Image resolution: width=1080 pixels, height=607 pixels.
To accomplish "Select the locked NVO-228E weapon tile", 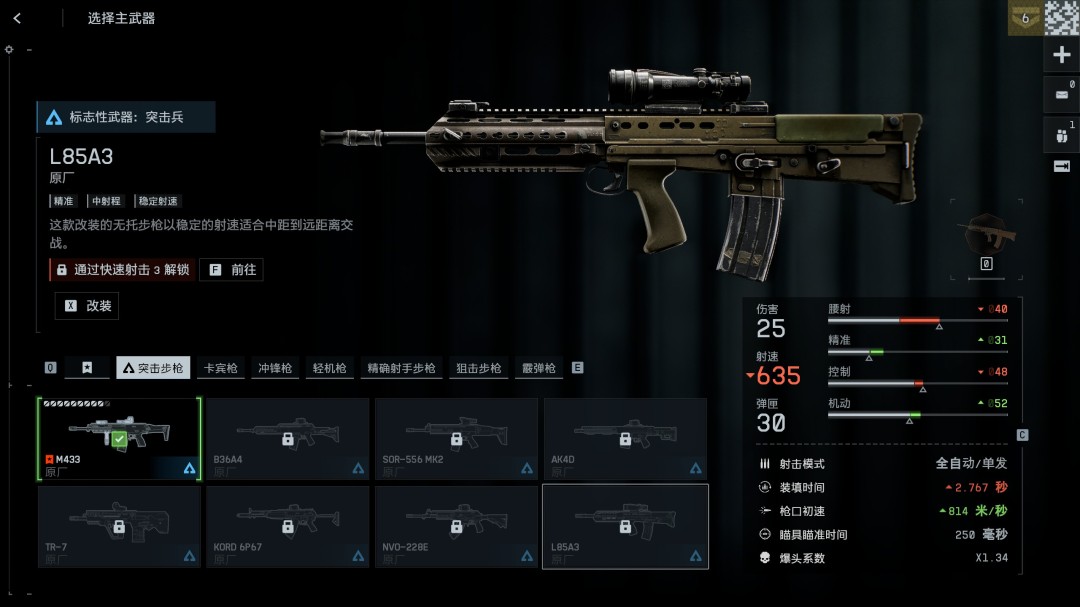I will click(x=456, y=526).
